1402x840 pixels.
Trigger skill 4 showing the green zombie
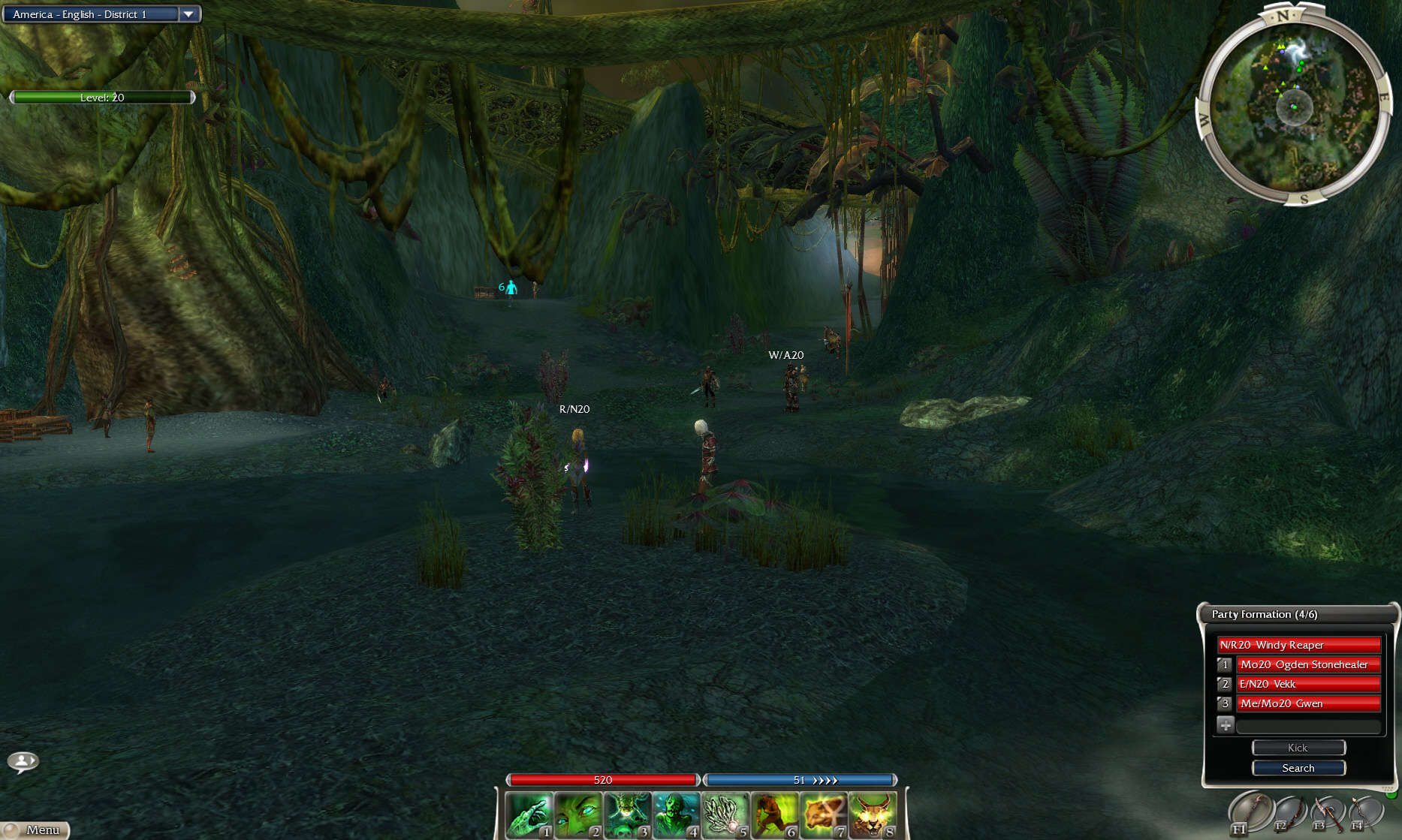click(x=676, y=815)
